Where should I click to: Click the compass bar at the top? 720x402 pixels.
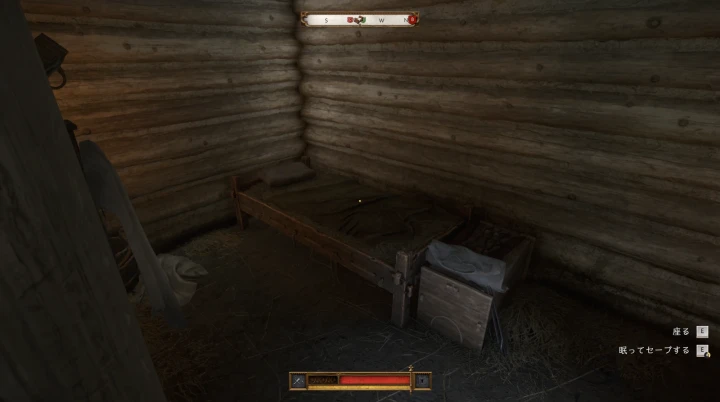pyautogui.click(x=357, y=19)
